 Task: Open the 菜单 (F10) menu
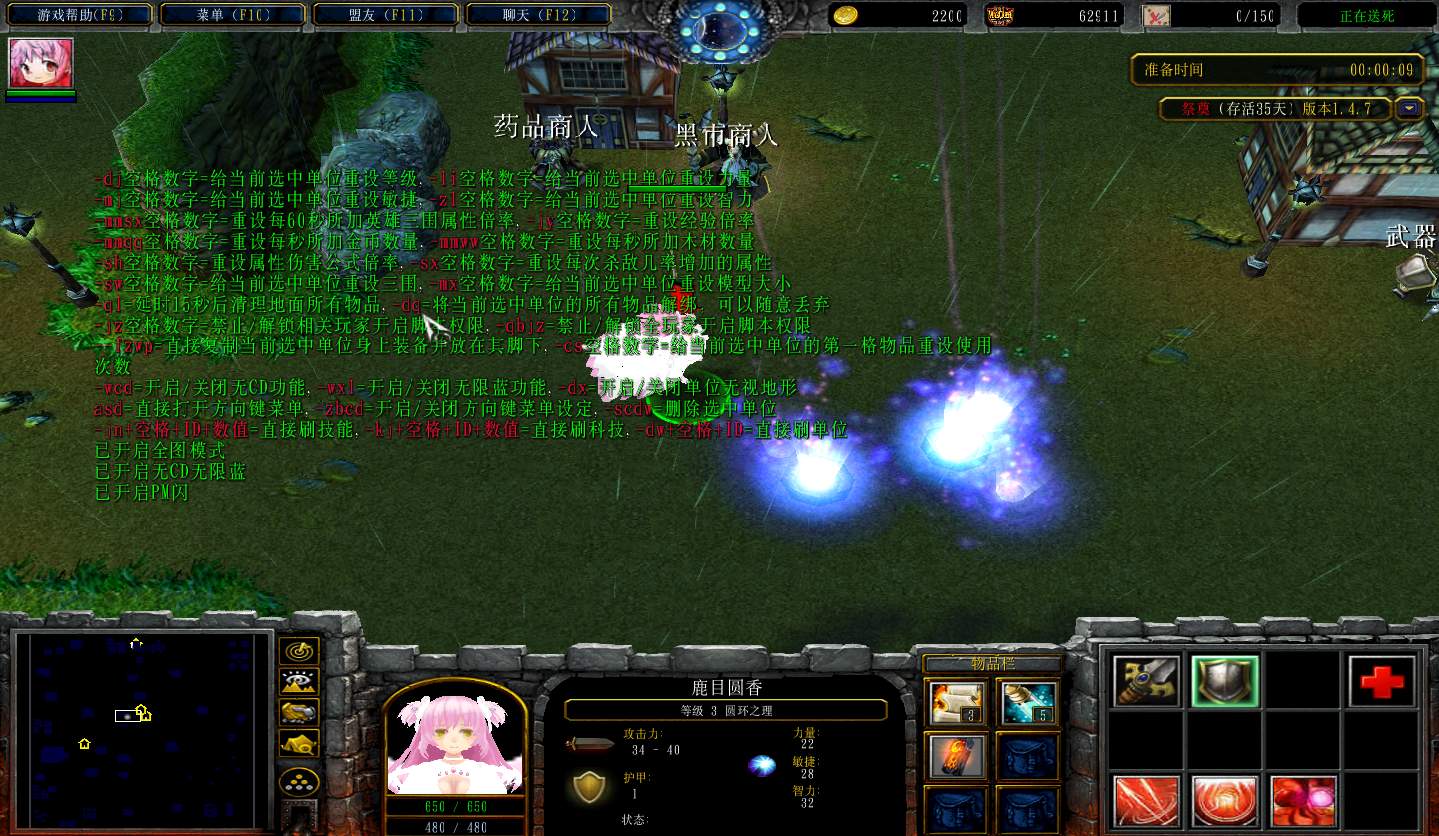(x=232, y=15)
